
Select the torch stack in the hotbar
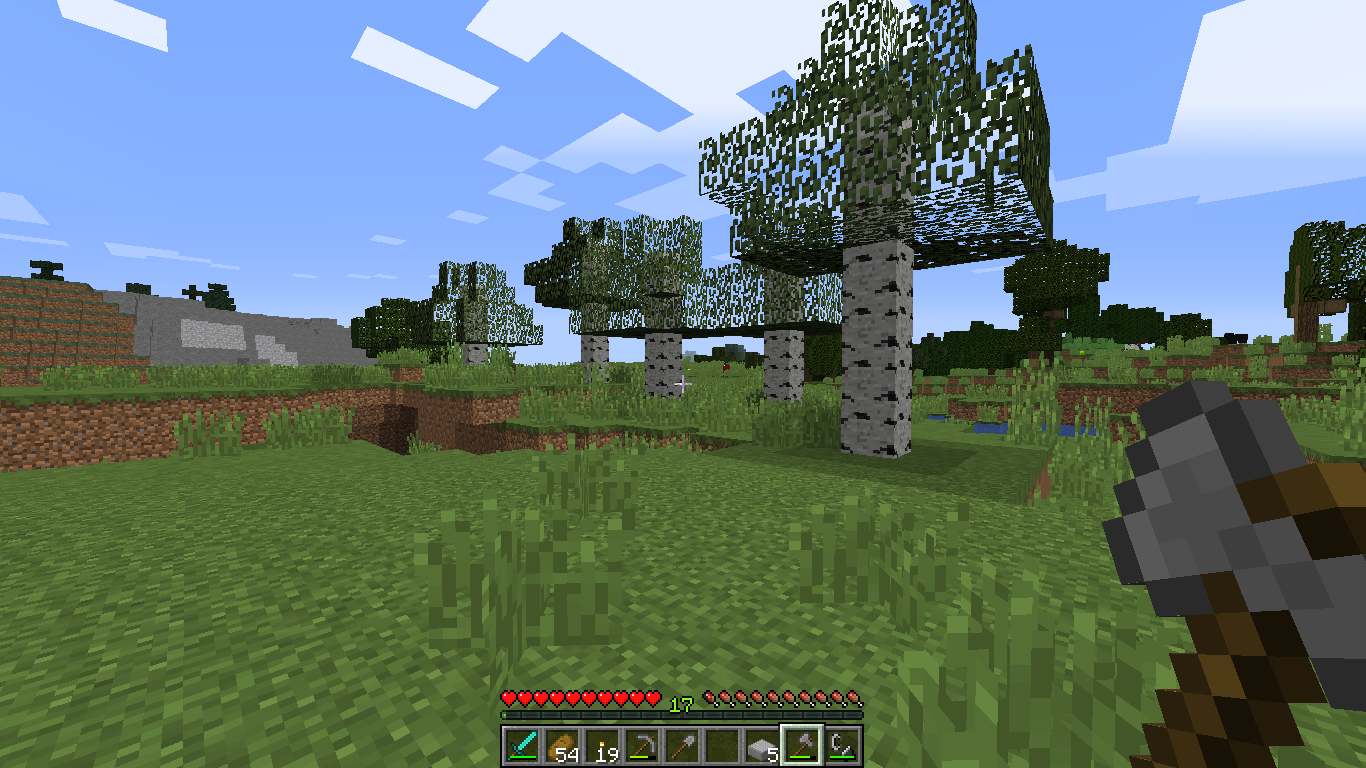point(602,746)
